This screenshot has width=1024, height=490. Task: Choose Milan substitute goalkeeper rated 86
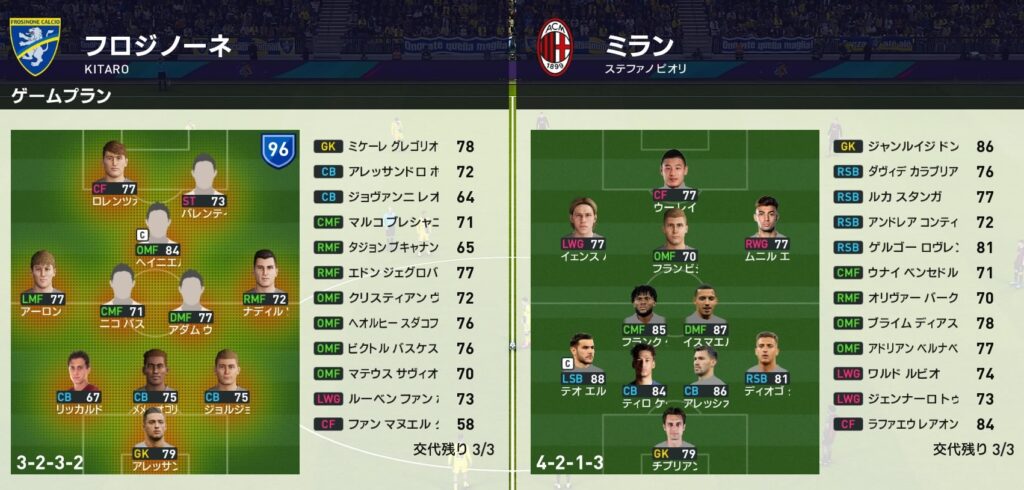tap(910, 146)
